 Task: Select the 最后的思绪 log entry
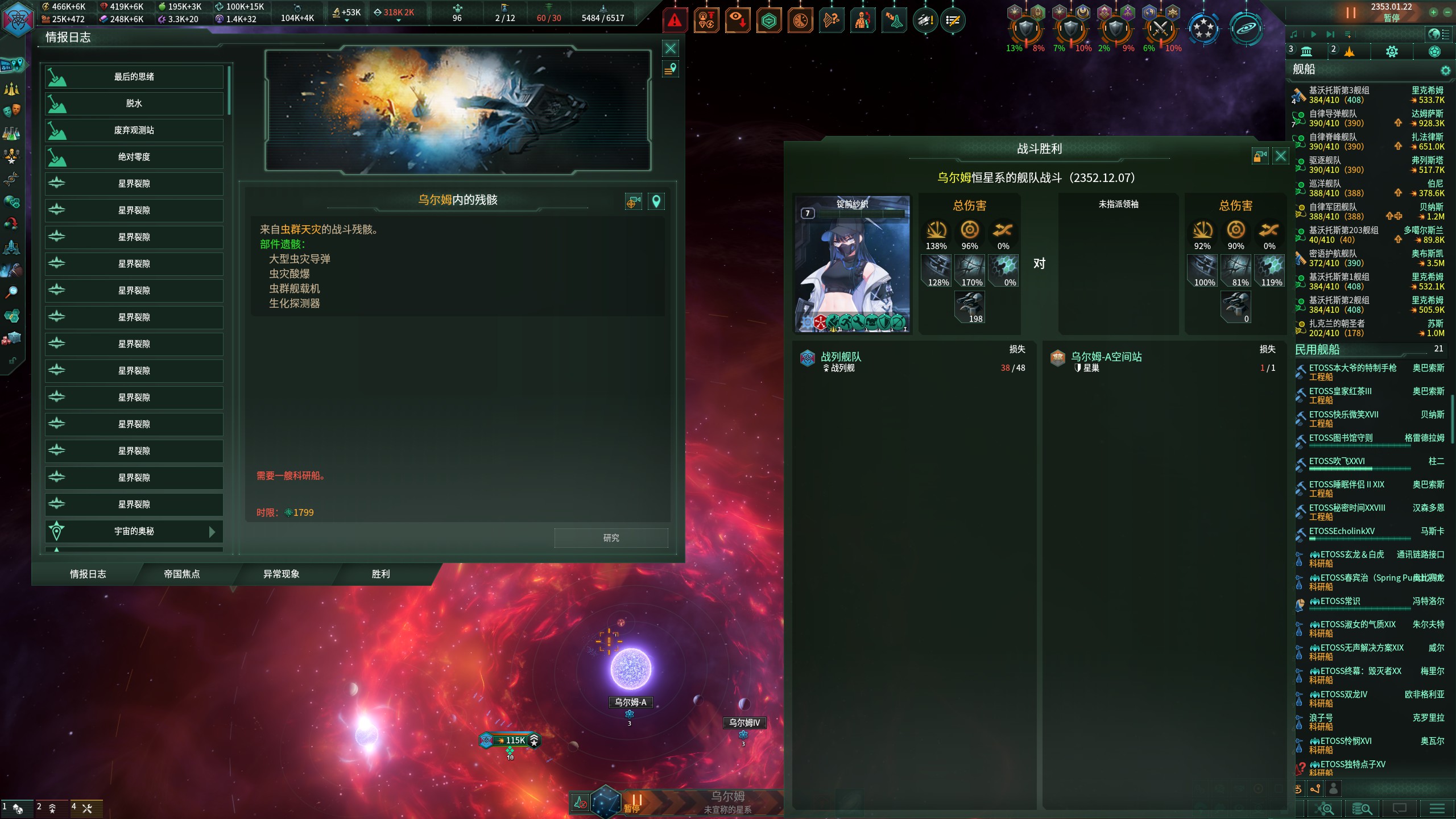coord(134,77)
